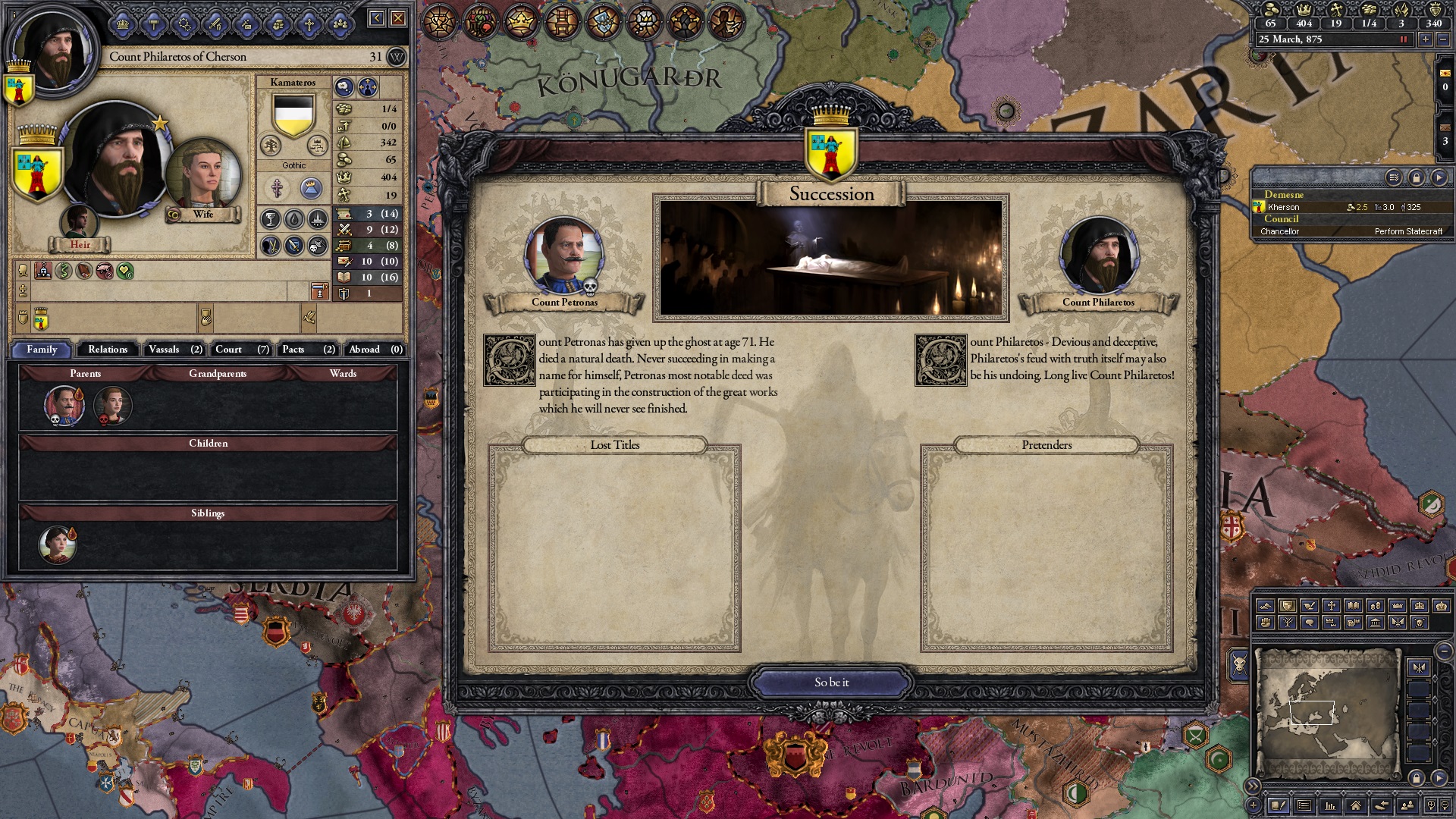Select deceased Count Petronas portrait in Succession
Screen dimensions: 1456x819
pyautogui.click(x=564, y=256)
